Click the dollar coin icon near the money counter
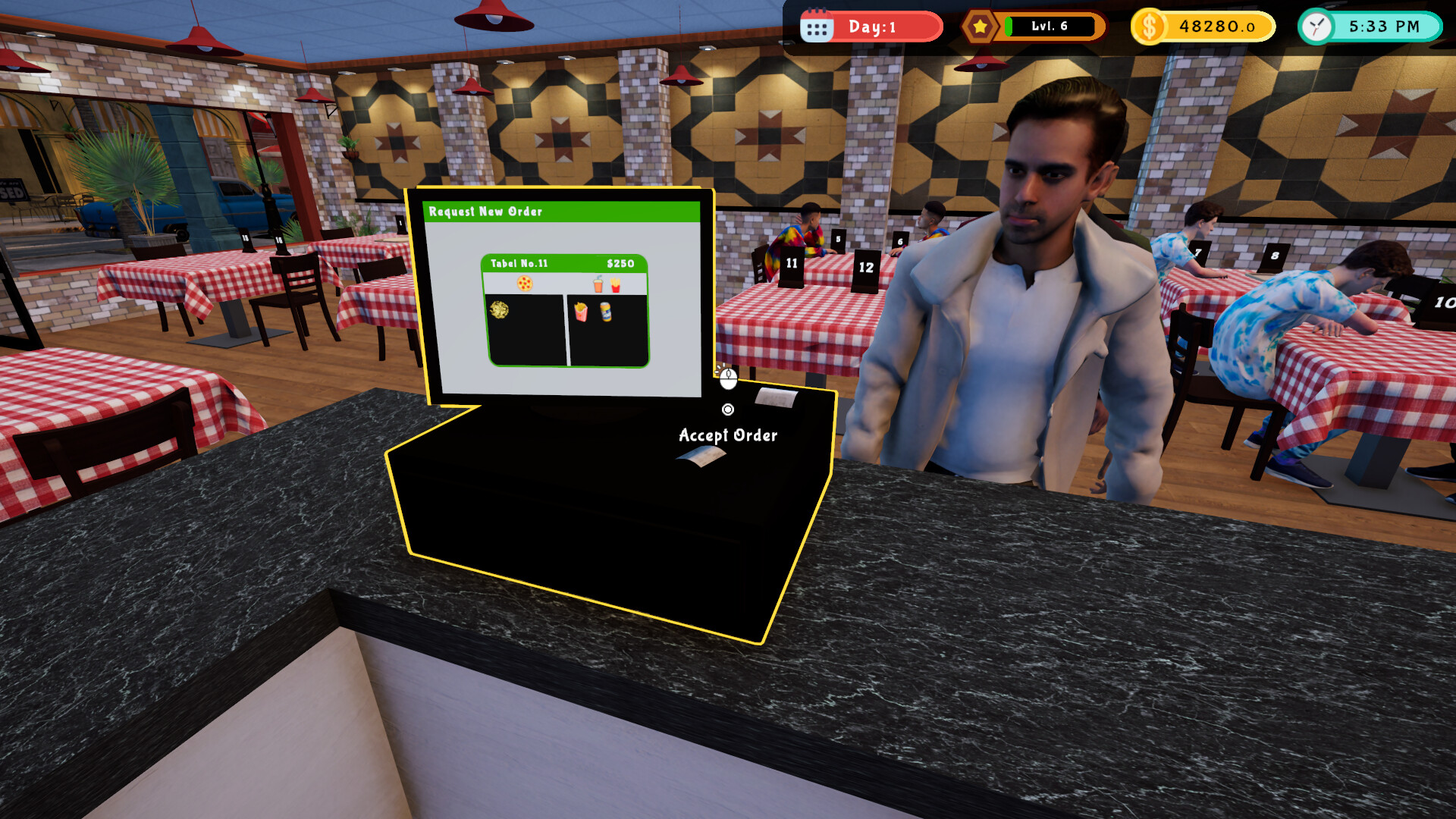This screenshot has width=1456, height=819. coord(1151,26)
